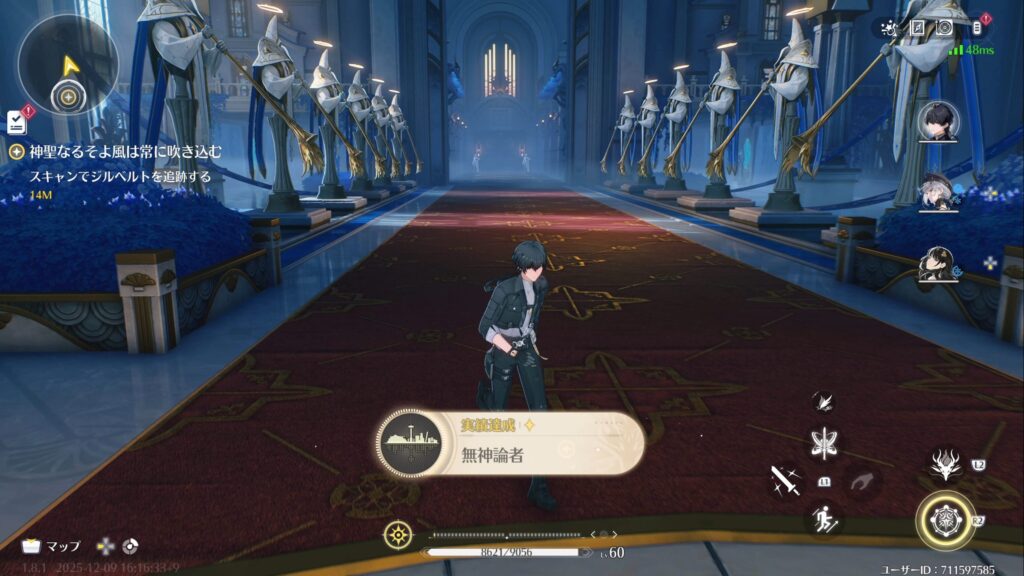Open the square note icon in top bar
1024x576 pixels.
[x=917, y=28]
